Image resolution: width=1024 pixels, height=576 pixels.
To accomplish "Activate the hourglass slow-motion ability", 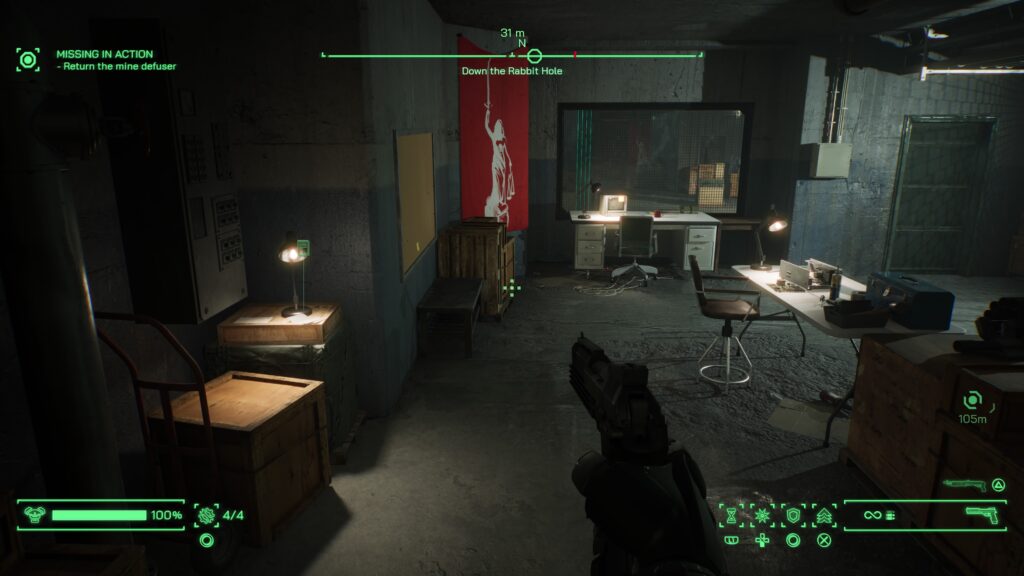I will pyautogui.click(x=732, y=515).
